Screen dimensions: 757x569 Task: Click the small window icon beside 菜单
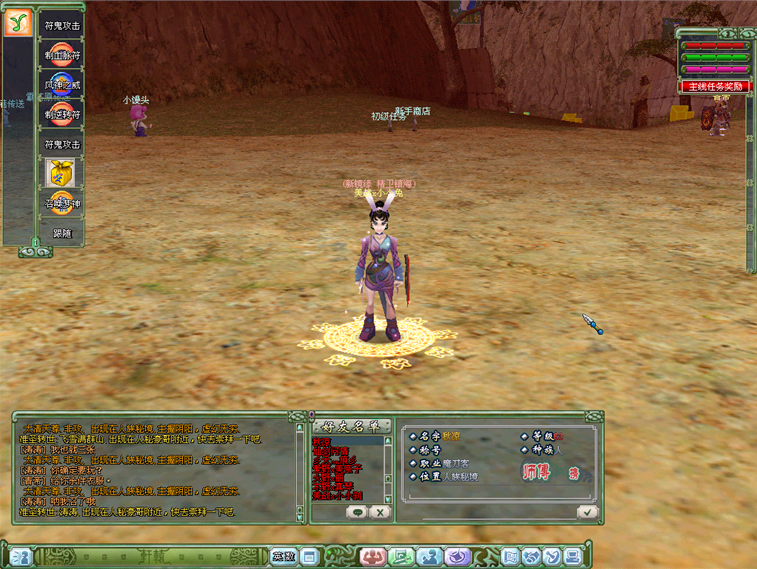[x=309, y=556]
